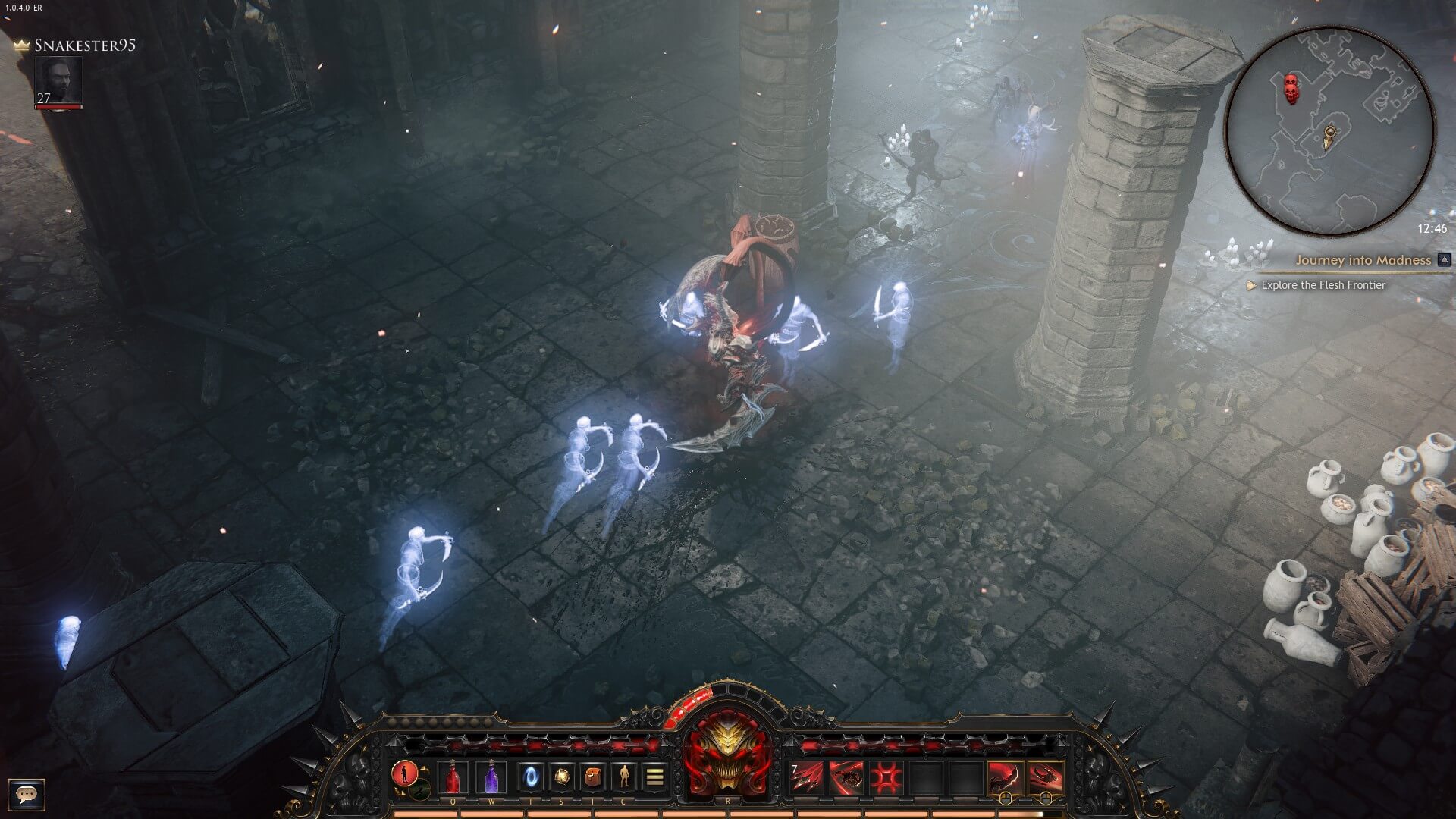Image resolution: width=1456 pixels, height=819 pixels.
Task: Activate the red claw-slash skill numbered 7
Action: pyautogui.click(x=807, y=778)
